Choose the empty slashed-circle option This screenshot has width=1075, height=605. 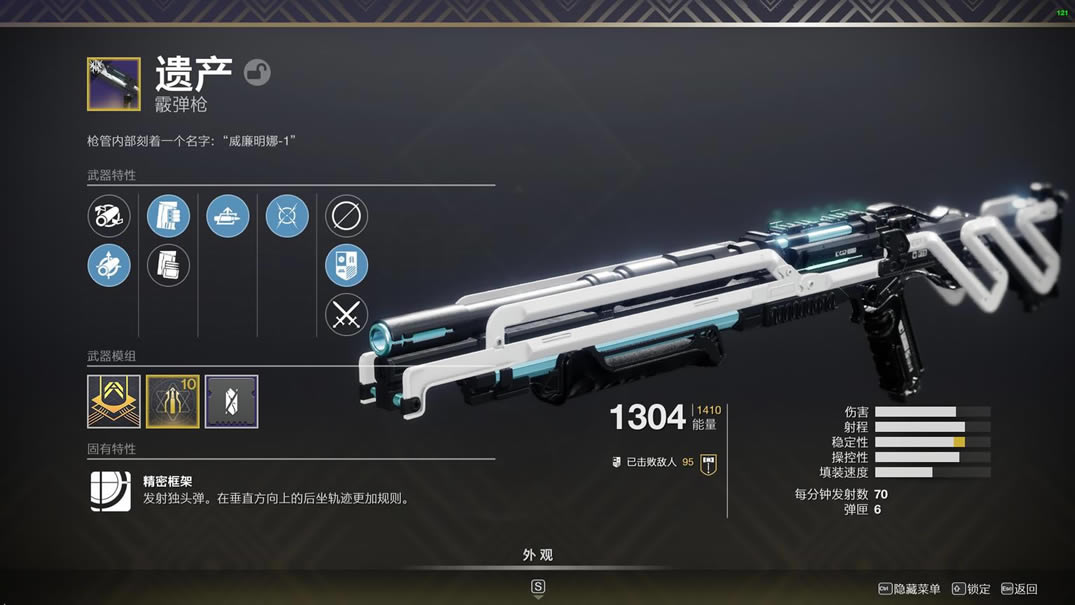[346, 216]
